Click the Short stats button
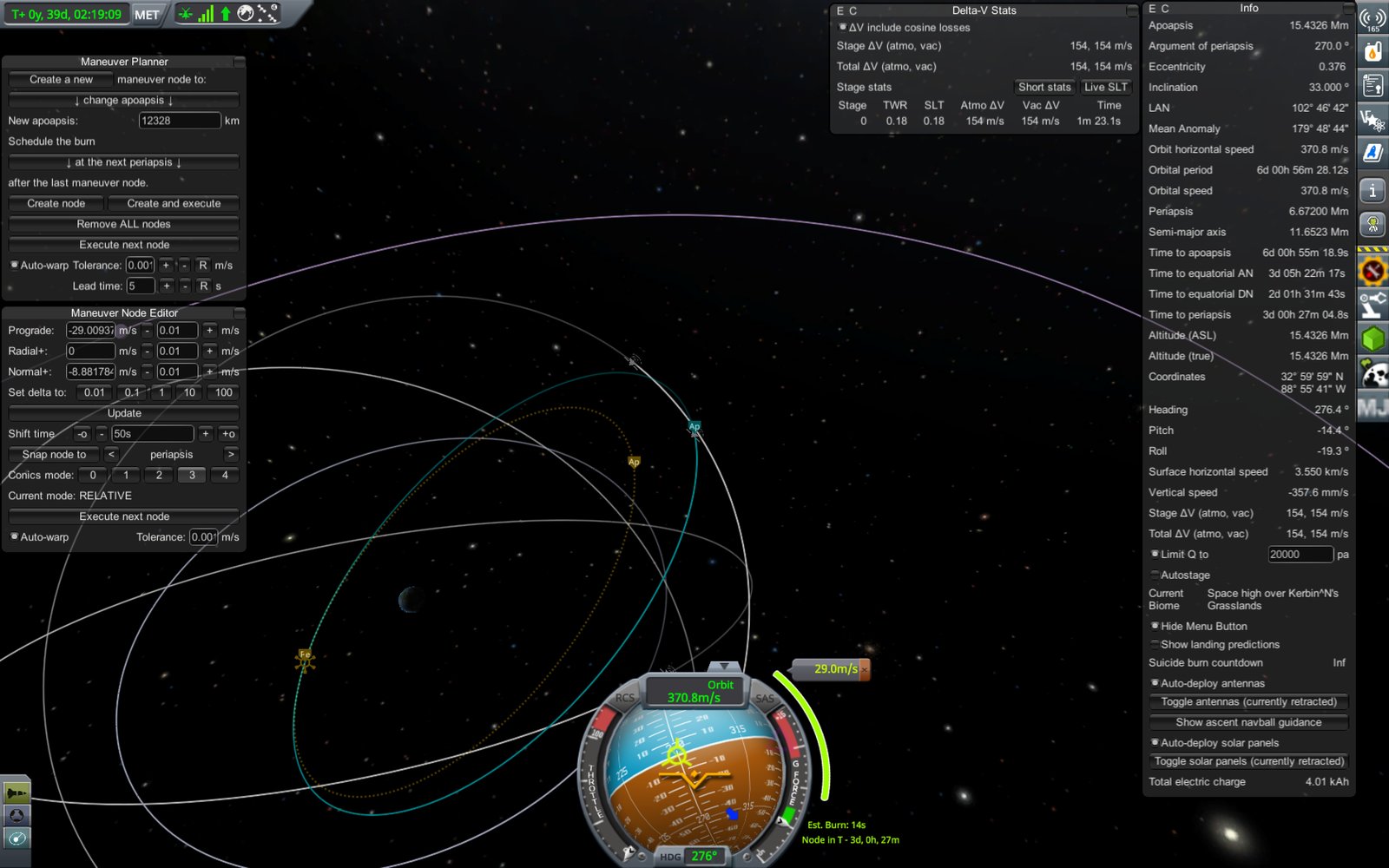The image size is (1389, 868). [x=1043, y=87]
